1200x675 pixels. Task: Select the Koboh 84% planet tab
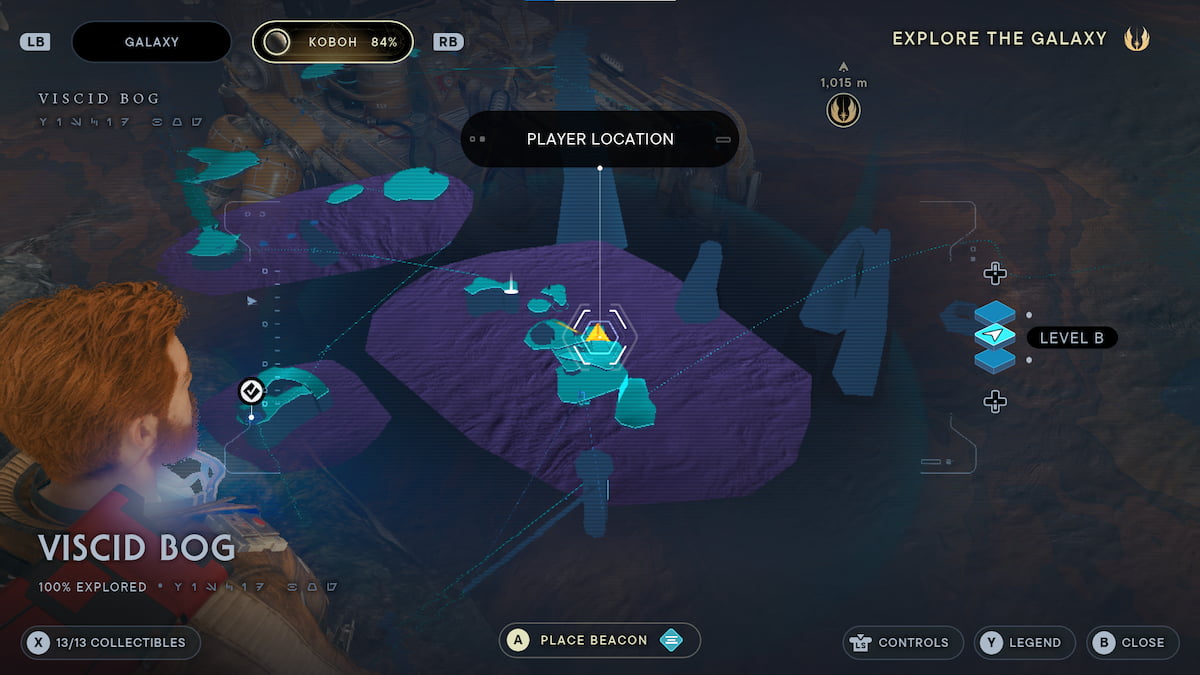click(333, 42)
